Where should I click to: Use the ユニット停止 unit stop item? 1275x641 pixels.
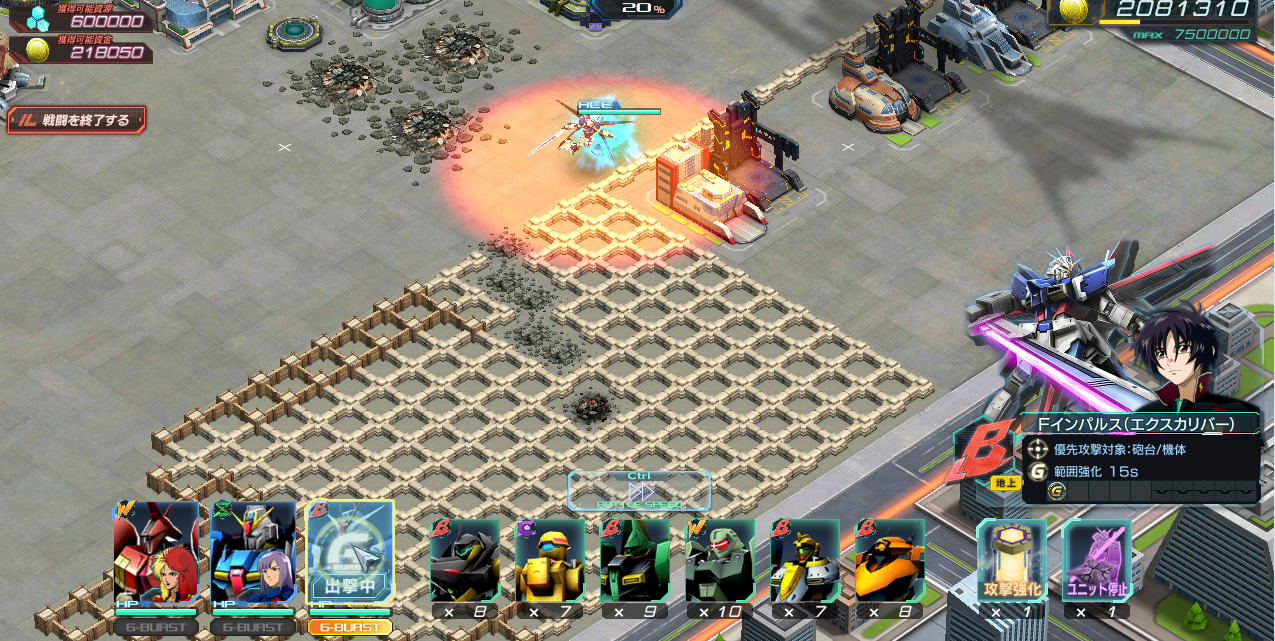tap(1096, 562)
